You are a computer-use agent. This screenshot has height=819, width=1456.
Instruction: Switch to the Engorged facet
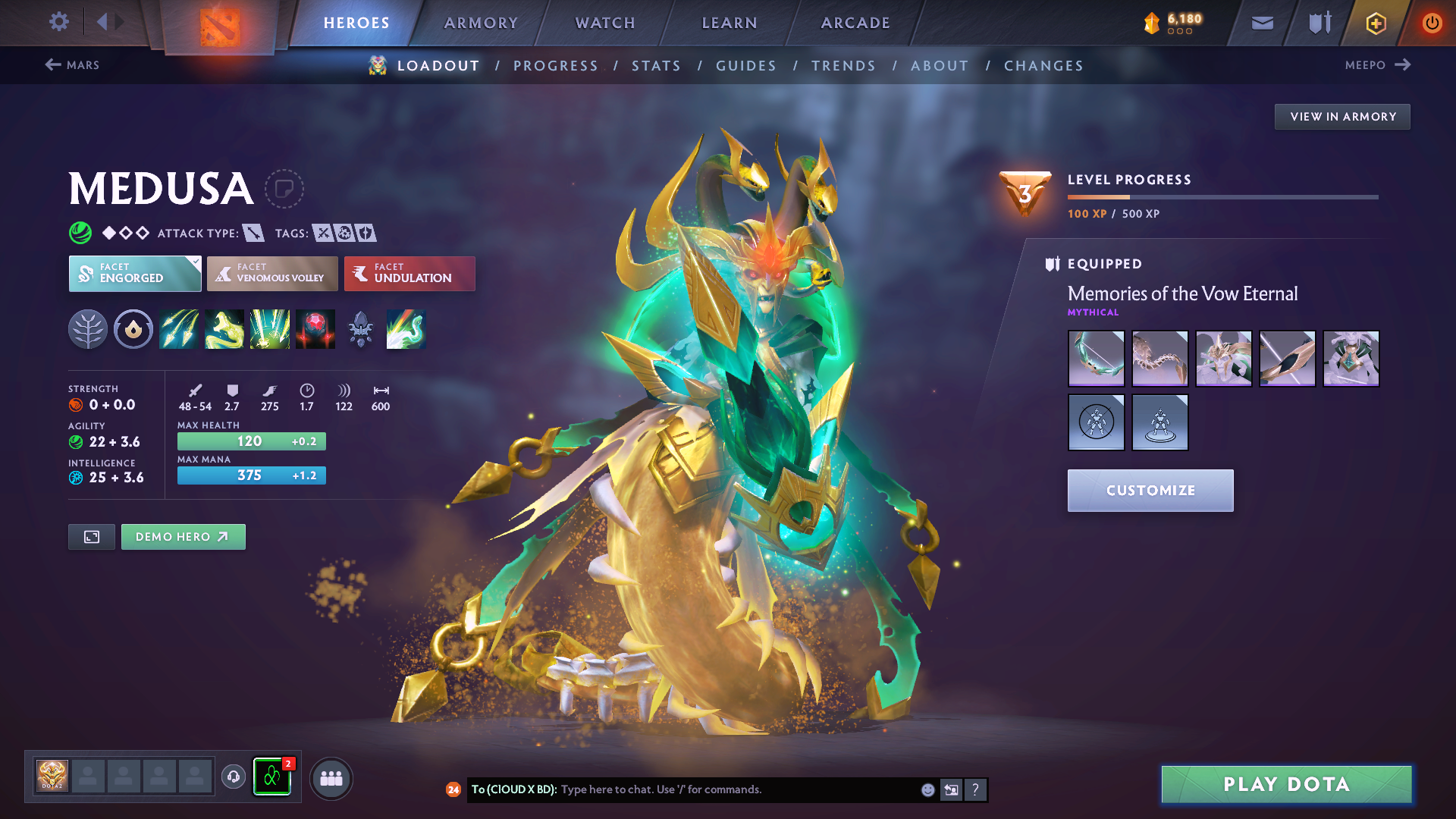[x=133, y=274]
